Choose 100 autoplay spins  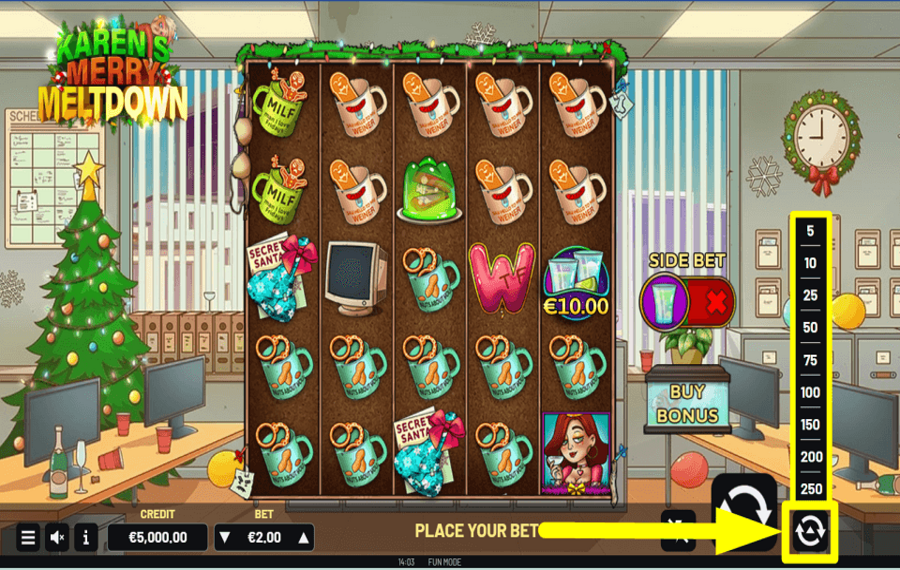(x=809, y=392)
